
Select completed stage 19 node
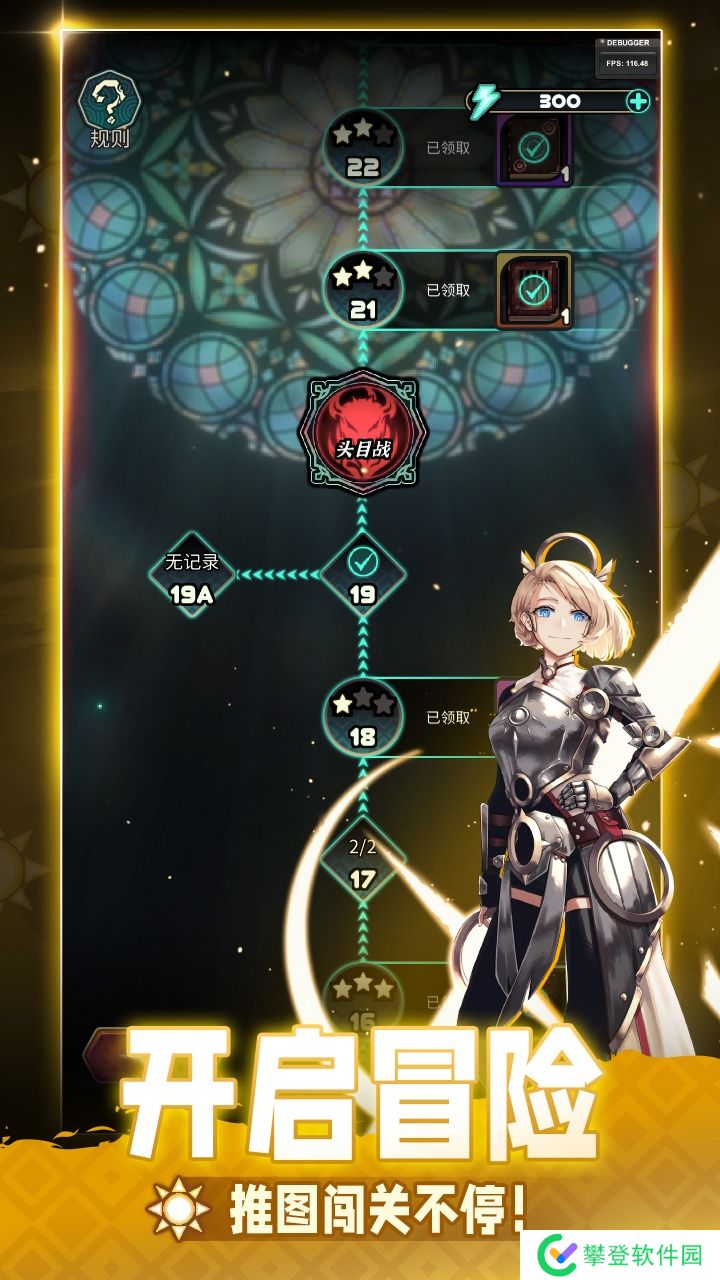point(362,573)
